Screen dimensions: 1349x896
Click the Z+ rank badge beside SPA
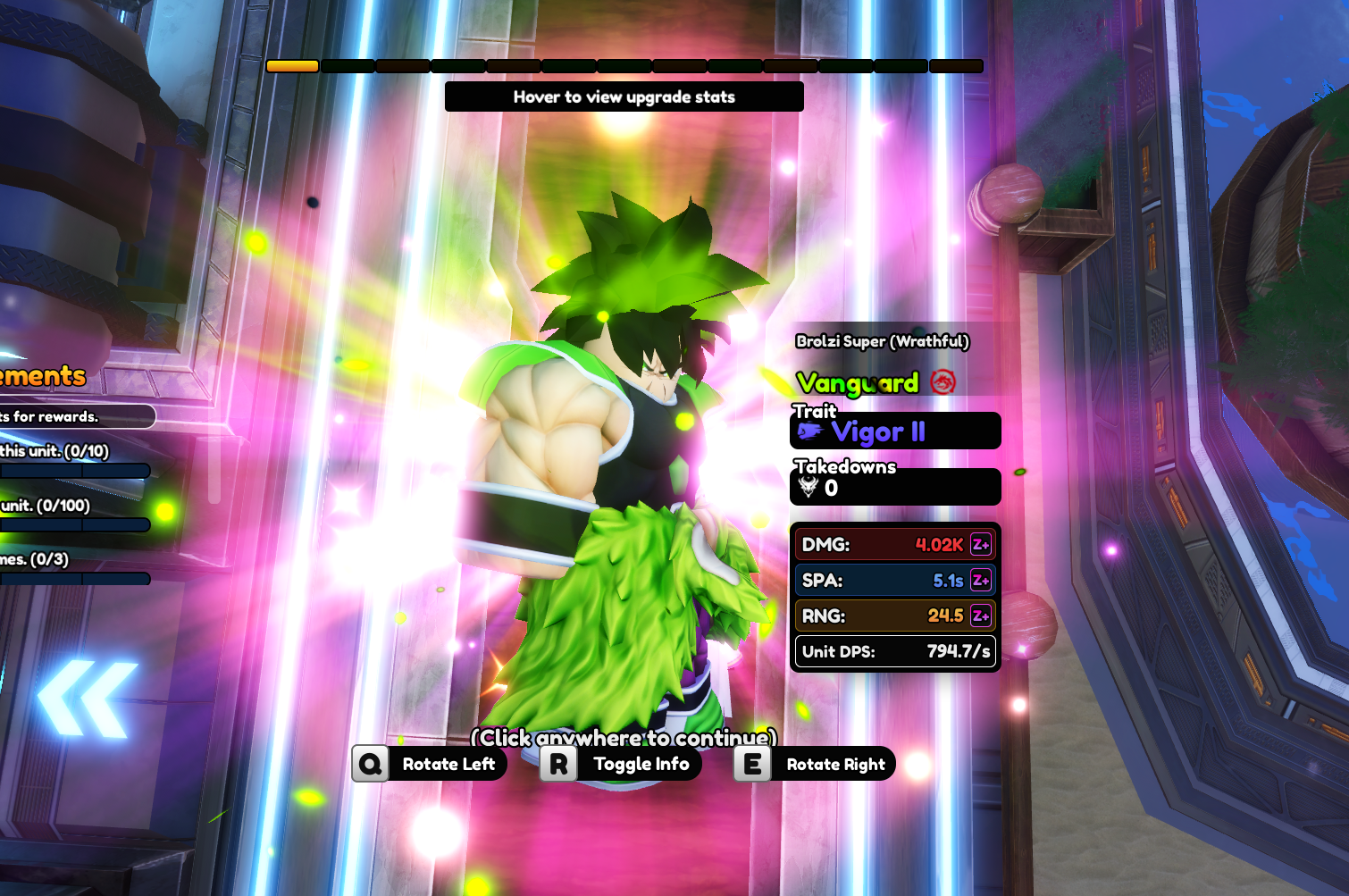[980, 581]
